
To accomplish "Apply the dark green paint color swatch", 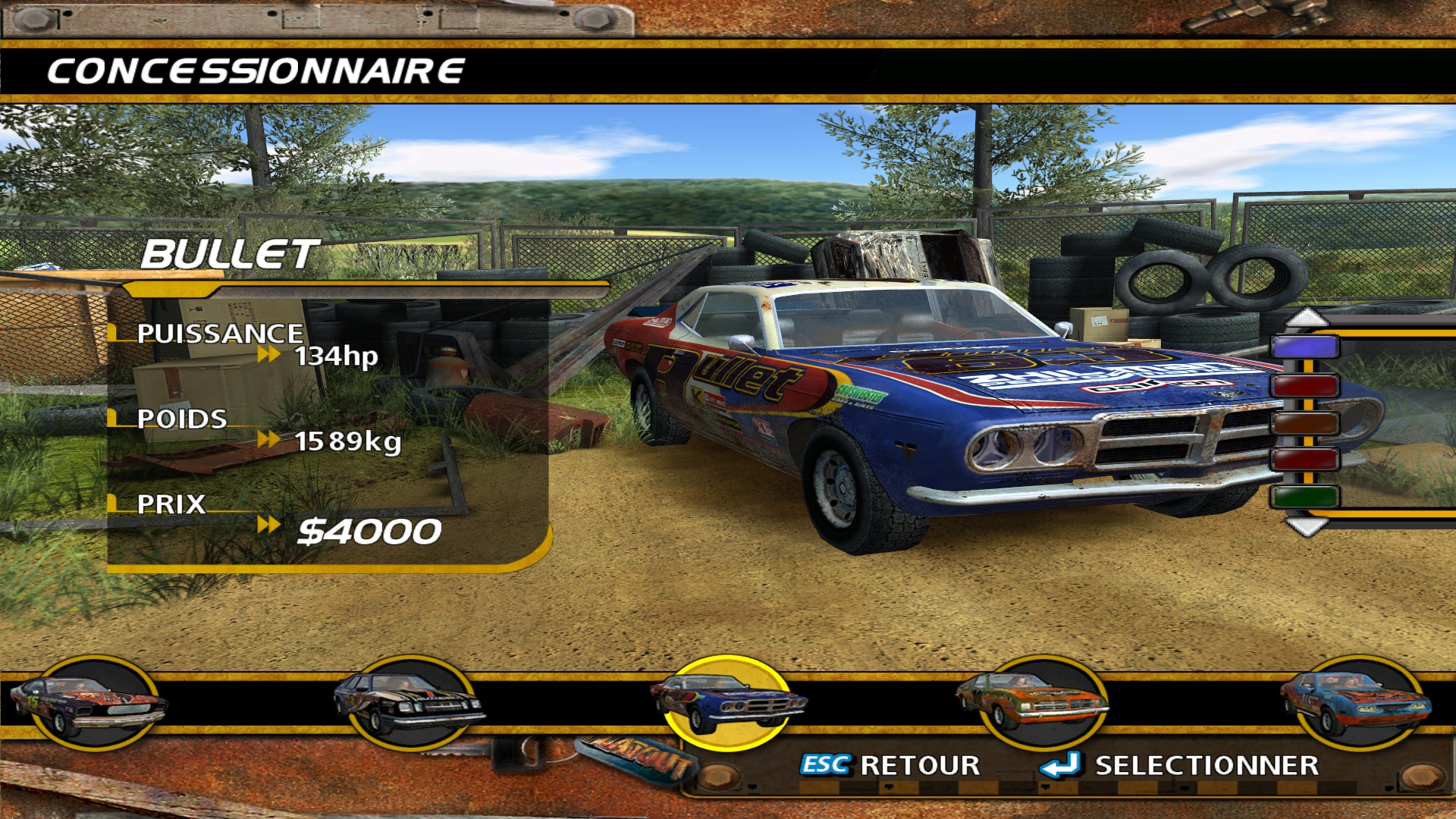I will tap(1304, 497).
